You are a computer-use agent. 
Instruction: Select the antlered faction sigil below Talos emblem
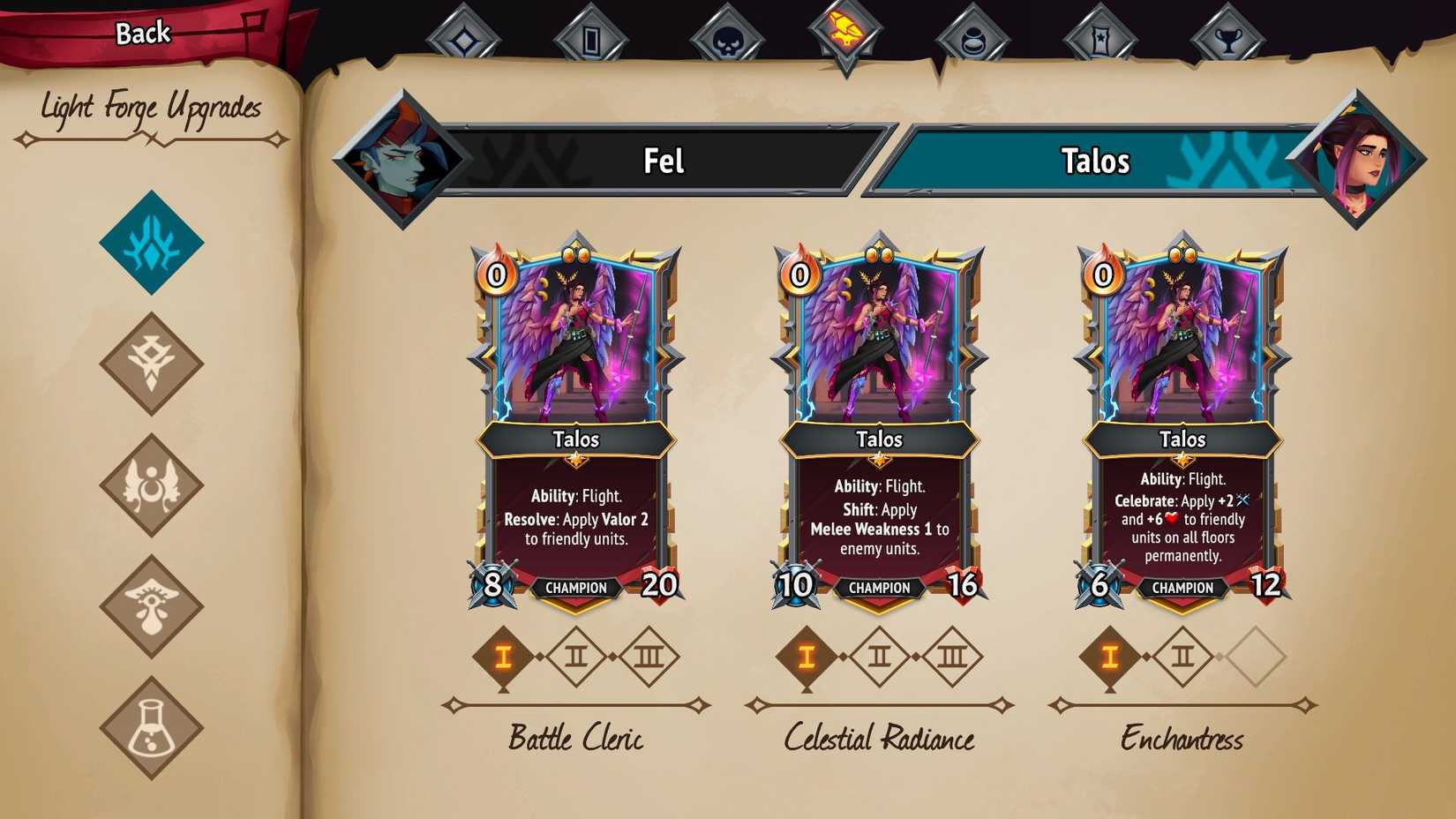152,364
